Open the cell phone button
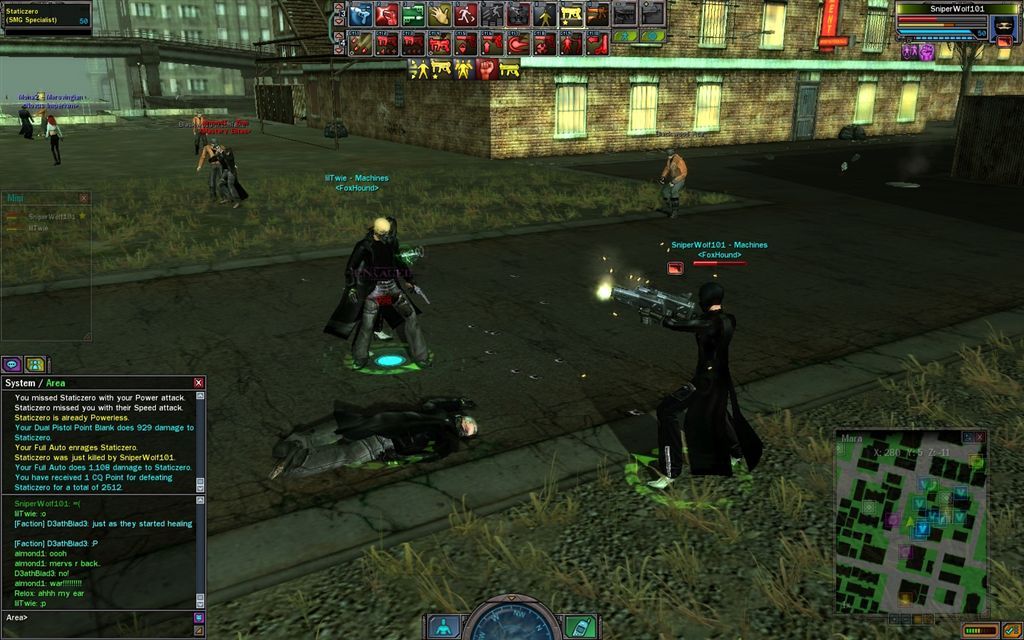1024x640 pixels. coord(580,626)
